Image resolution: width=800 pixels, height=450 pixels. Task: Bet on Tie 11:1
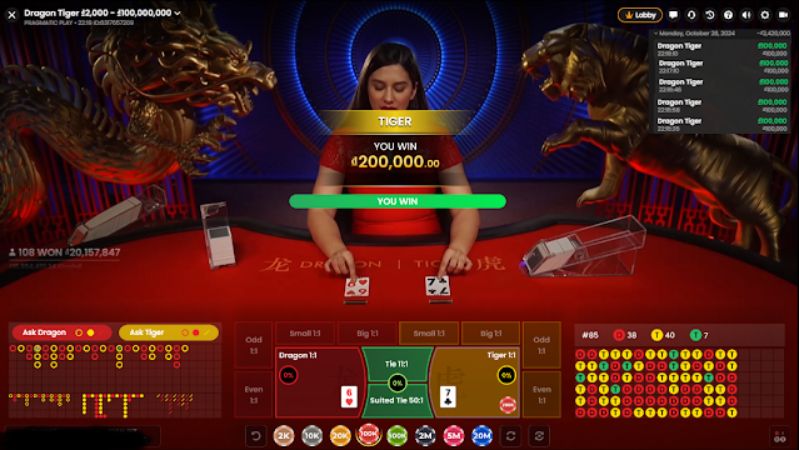coord(397,368)
